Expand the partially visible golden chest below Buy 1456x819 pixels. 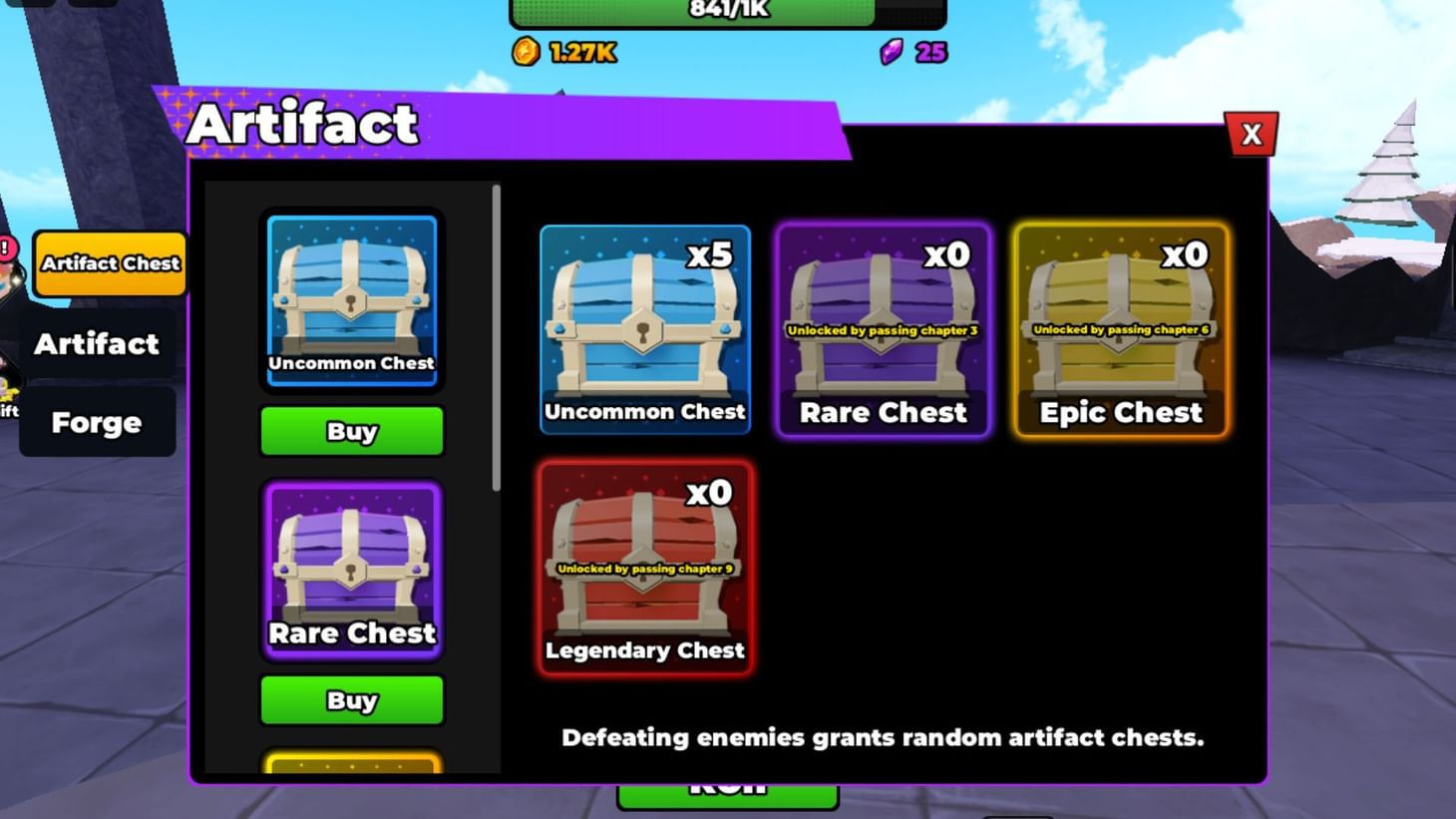click(x=351, y=768)
